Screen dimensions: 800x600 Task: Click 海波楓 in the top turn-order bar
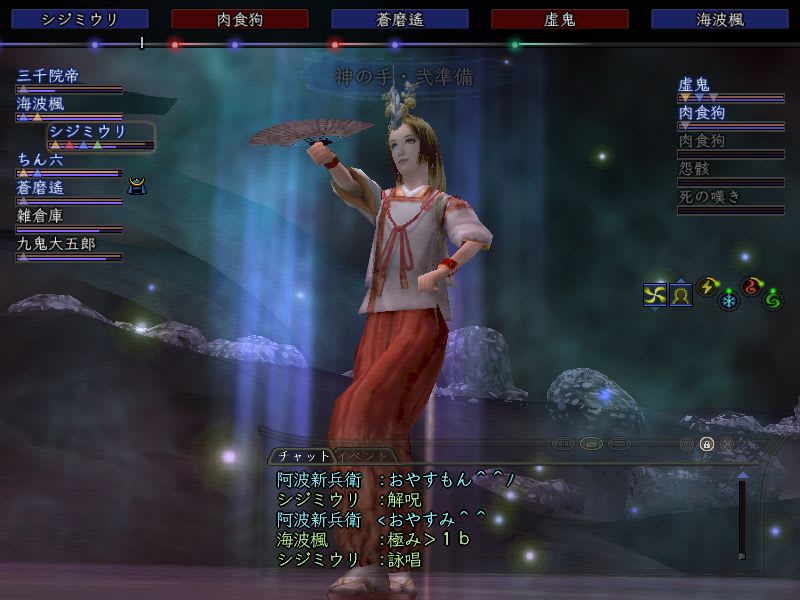(720, 19)
